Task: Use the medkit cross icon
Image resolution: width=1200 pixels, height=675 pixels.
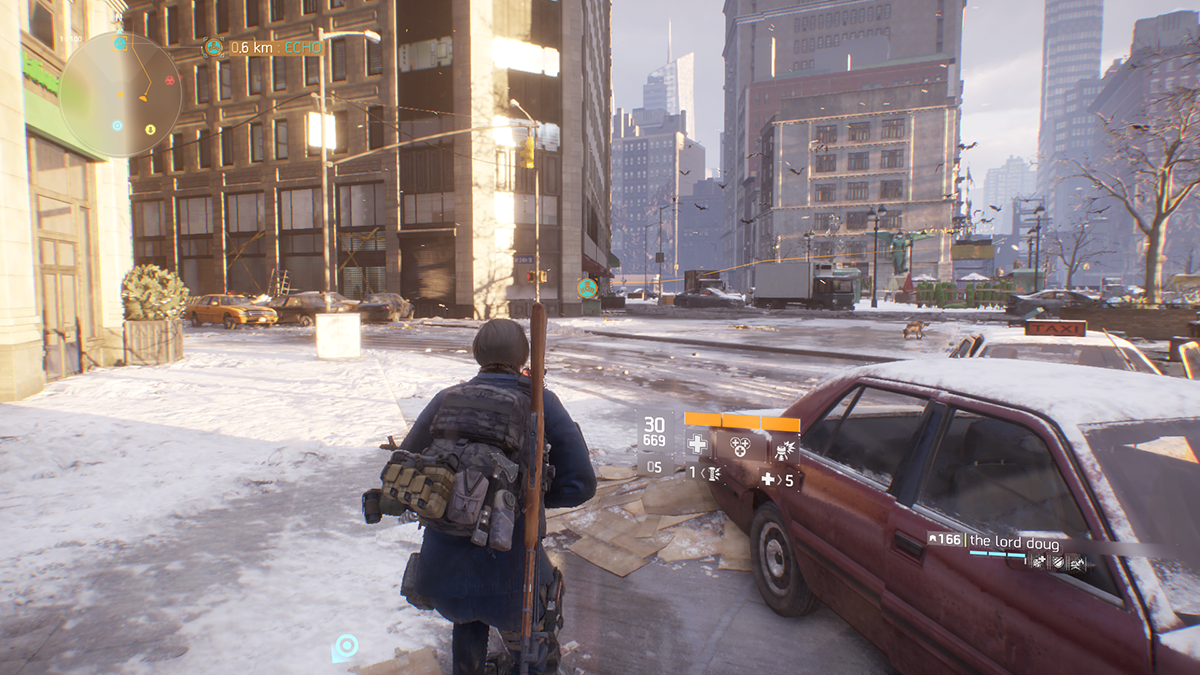Action: click(x=697, y=445)
